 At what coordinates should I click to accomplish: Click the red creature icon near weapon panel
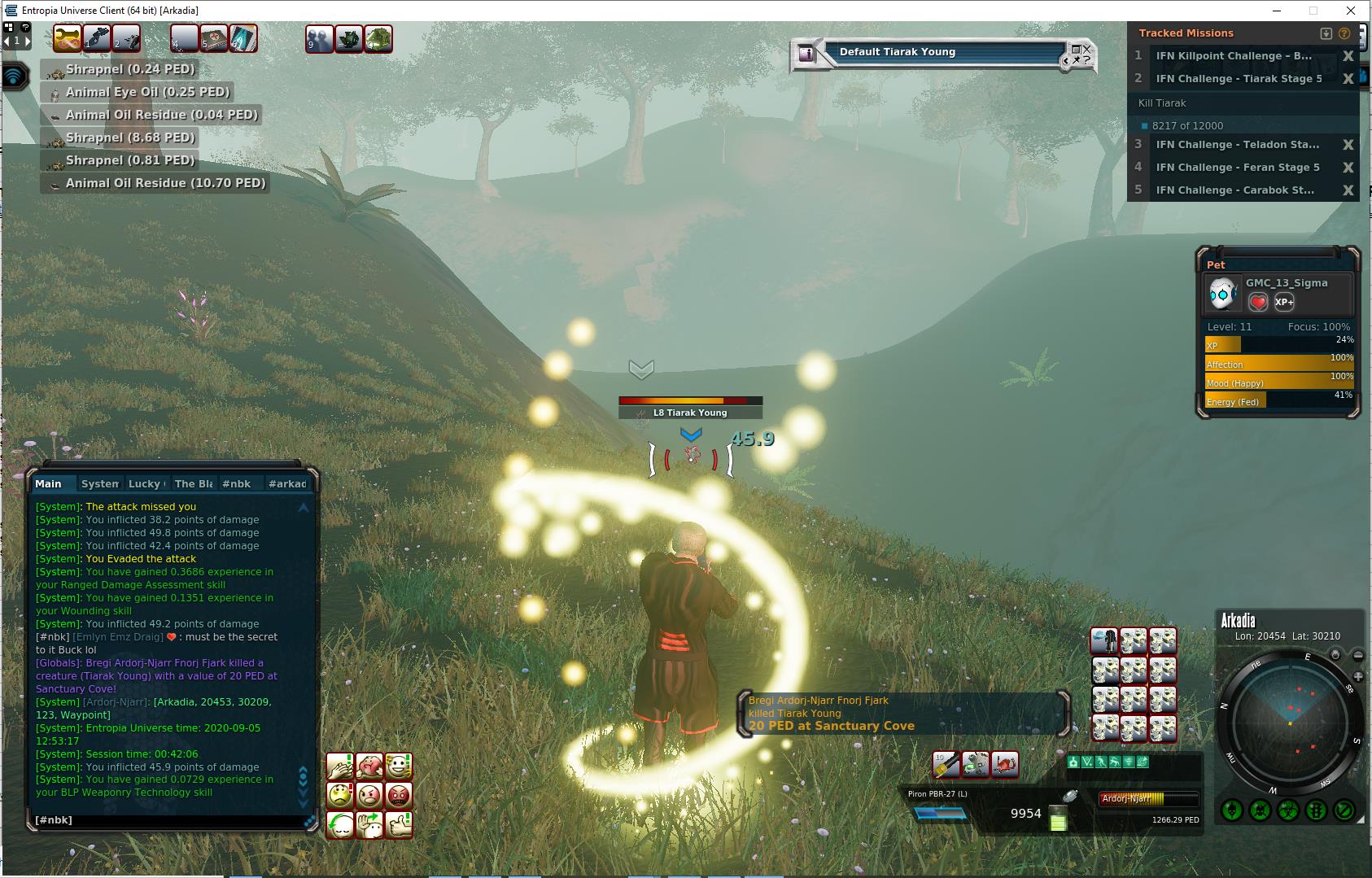1005,764
